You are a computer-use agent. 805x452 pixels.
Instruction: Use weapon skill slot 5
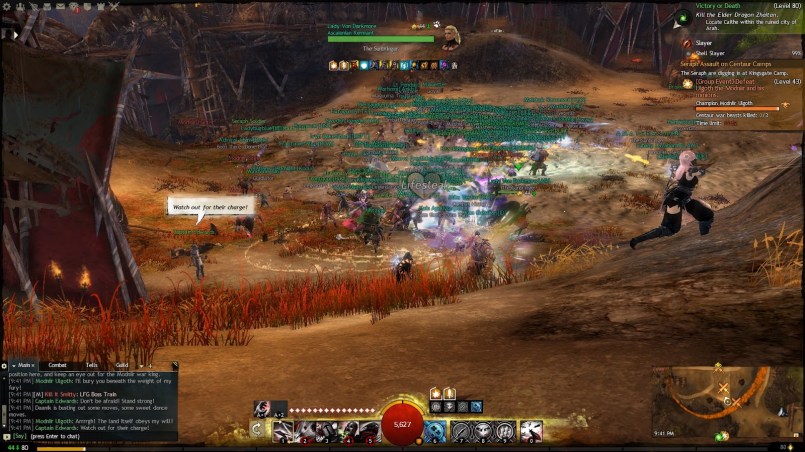[x=369, y=431]
